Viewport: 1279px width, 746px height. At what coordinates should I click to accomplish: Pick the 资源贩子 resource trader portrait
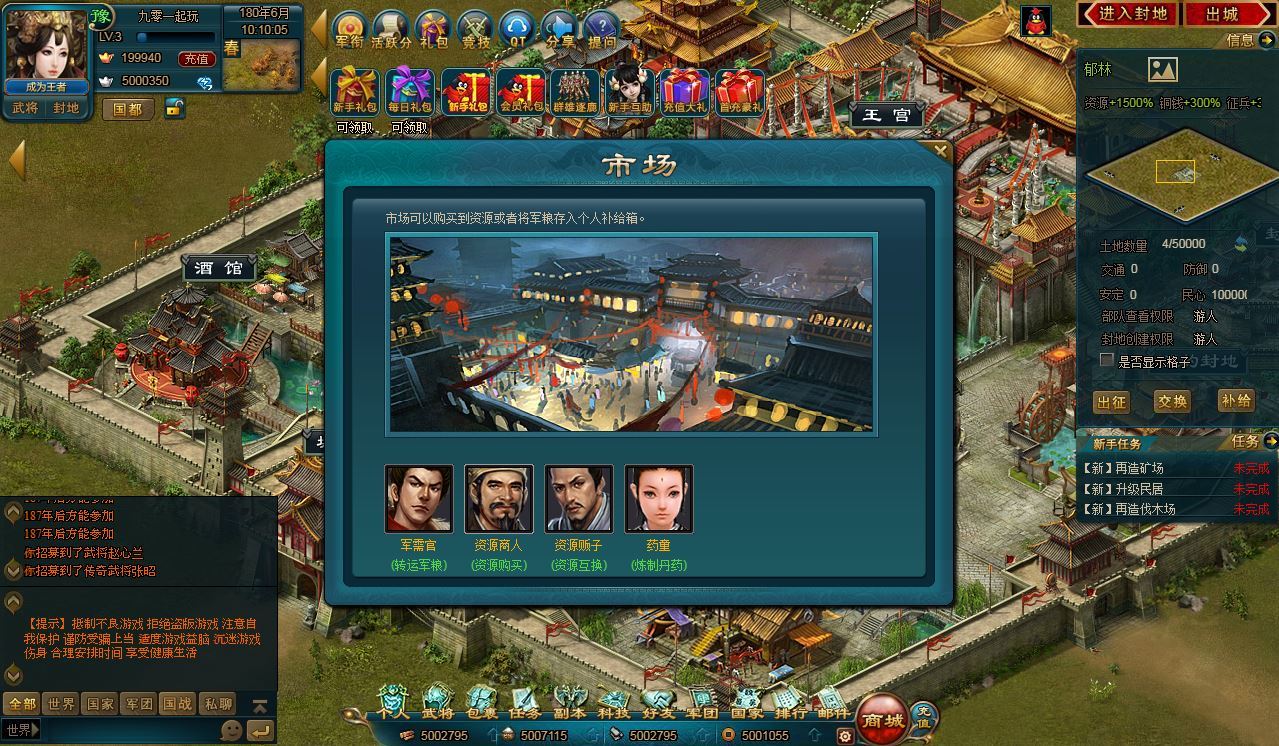[x=579, y=498]
